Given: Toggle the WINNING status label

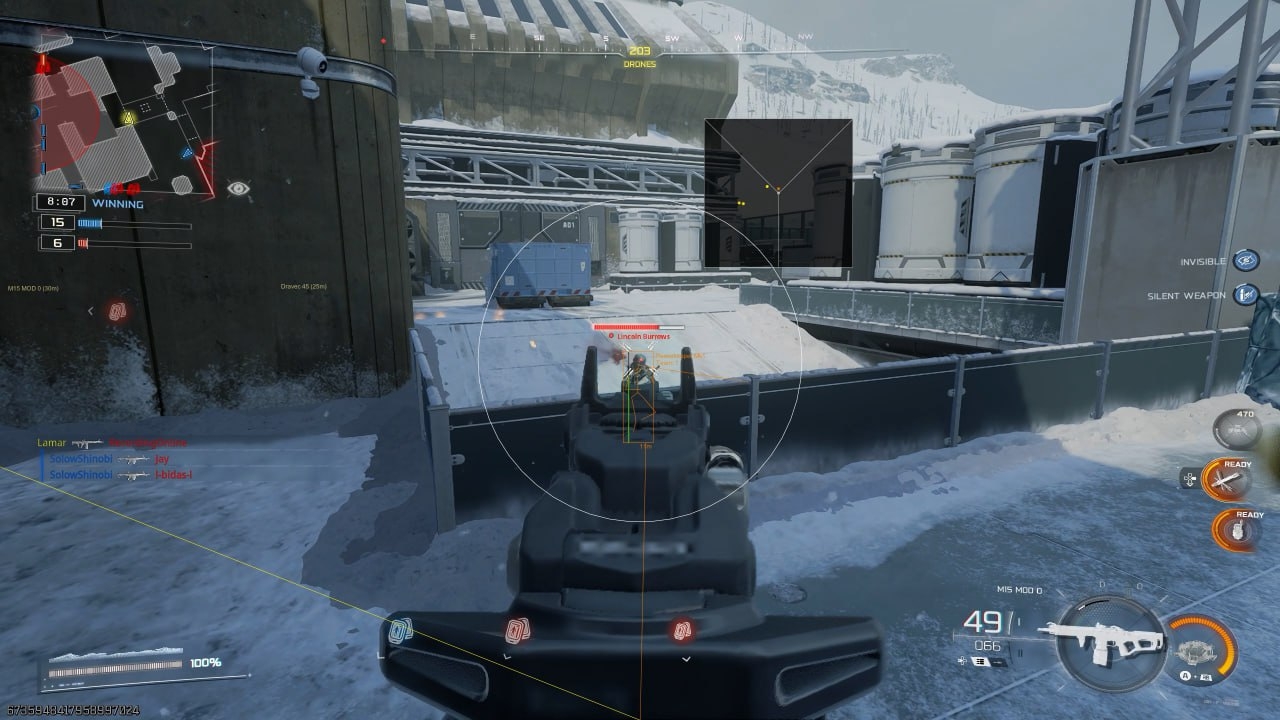Looking at the screenshot, I should tap(117, 203).
